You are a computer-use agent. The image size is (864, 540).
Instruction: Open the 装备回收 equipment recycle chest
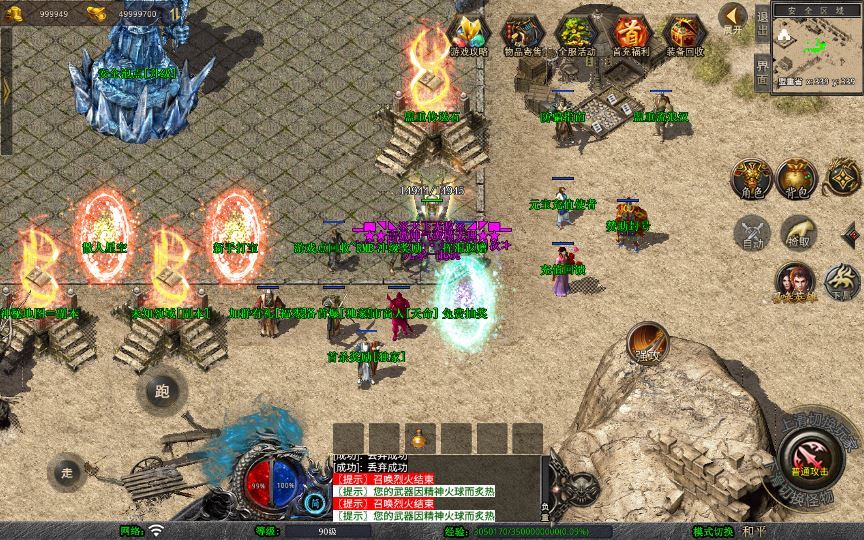pos(684,33)
